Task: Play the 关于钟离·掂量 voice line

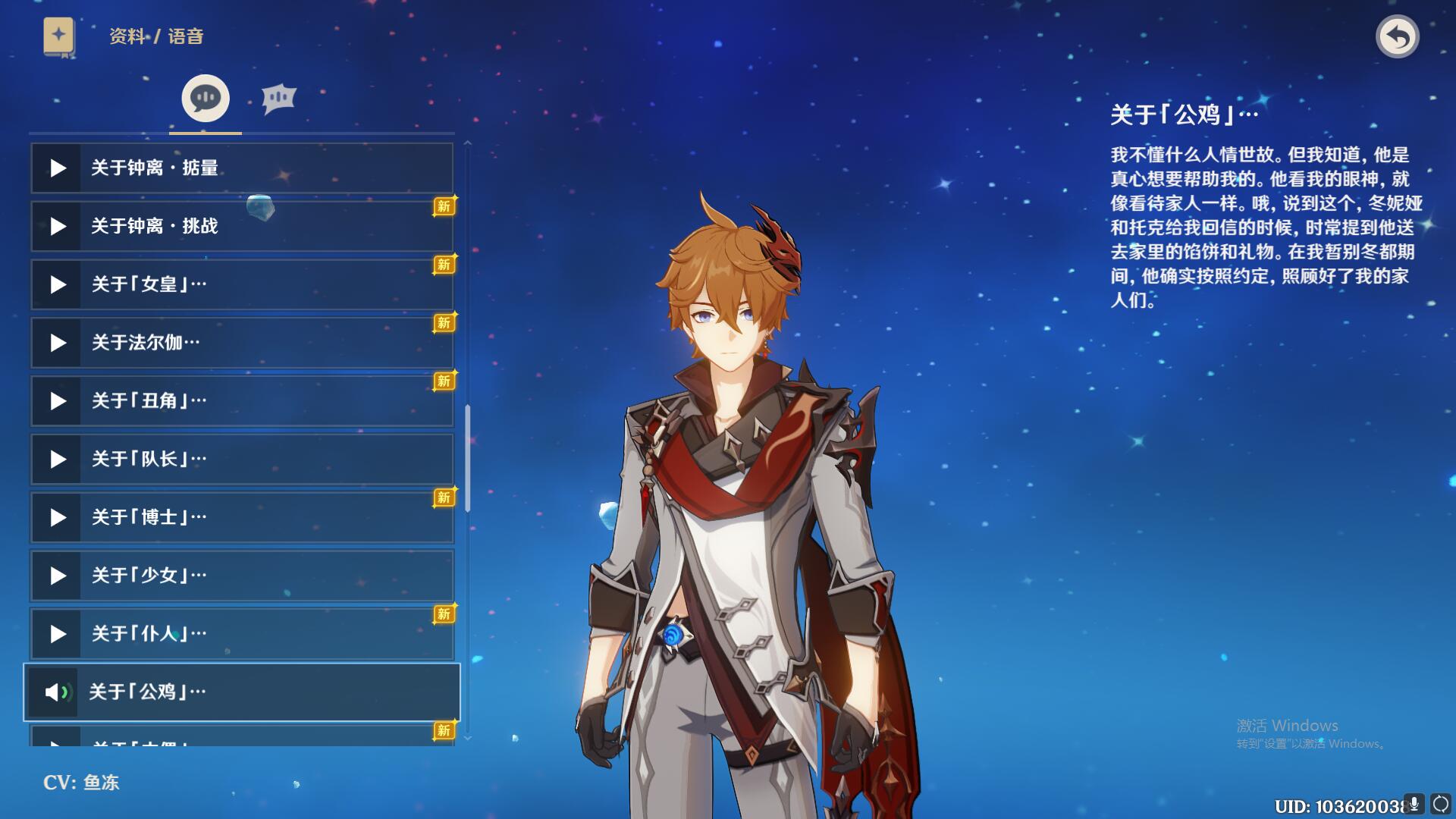Action: coord(58,168)
